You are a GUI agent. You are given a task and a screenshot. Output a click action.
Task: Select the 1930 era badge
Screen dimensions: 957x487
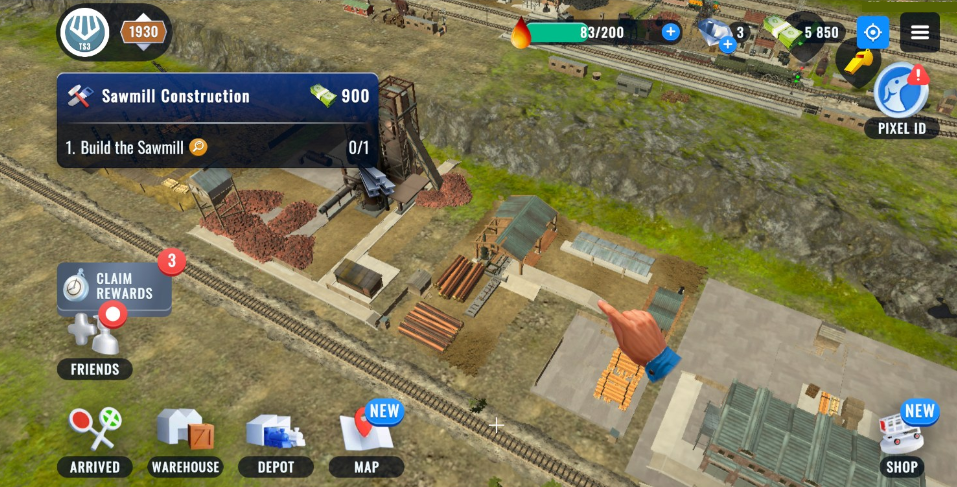point(142,32)
